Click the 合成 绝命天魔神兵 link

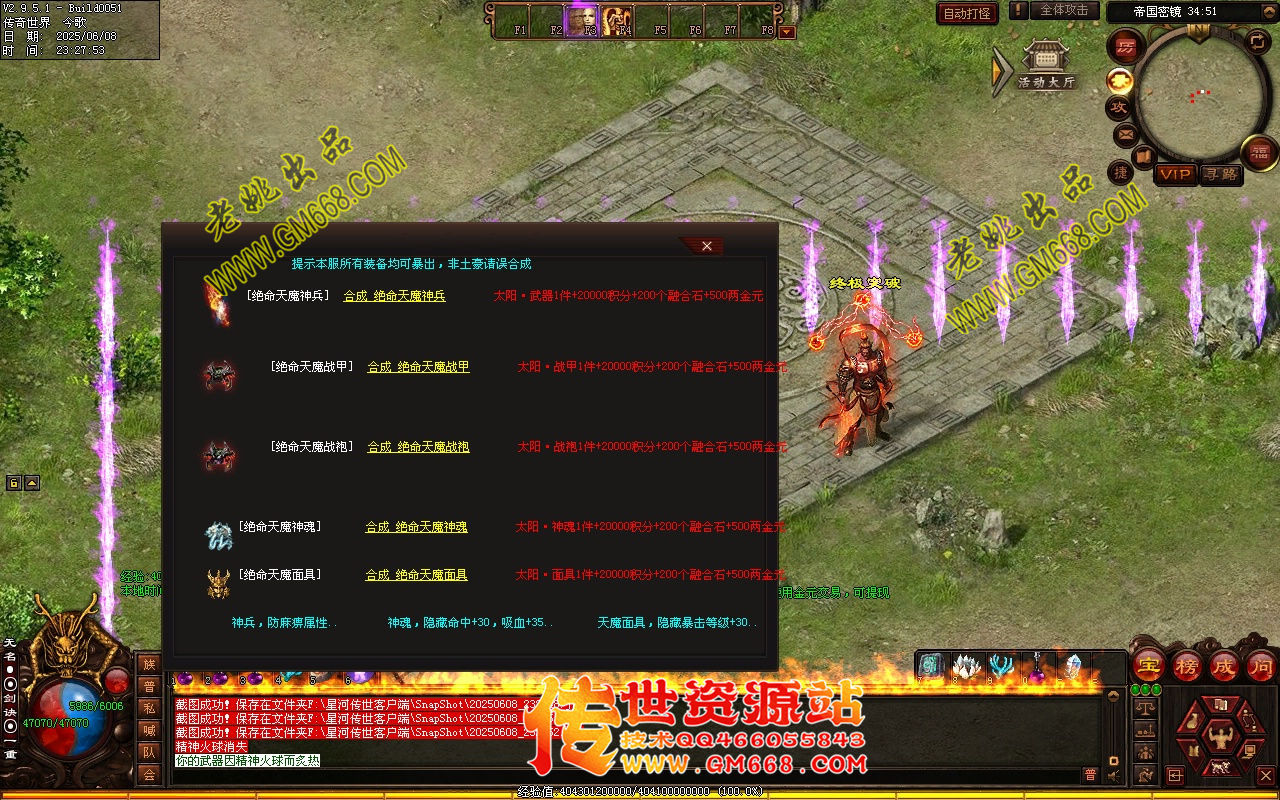click(394, 296)
